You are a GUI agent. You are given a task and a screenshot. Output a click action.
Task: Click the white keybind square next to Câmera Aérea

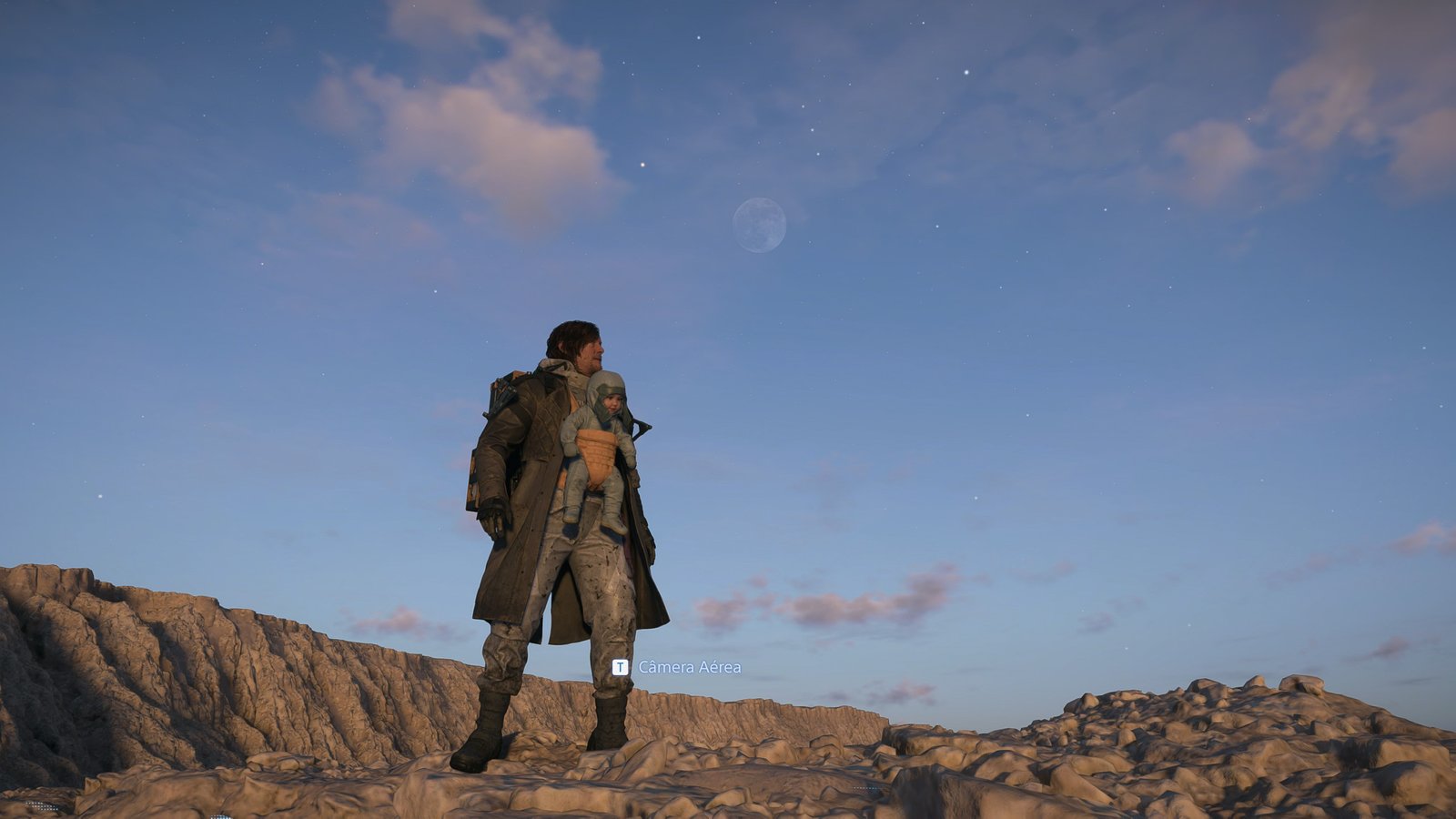[x=622, y=667]
